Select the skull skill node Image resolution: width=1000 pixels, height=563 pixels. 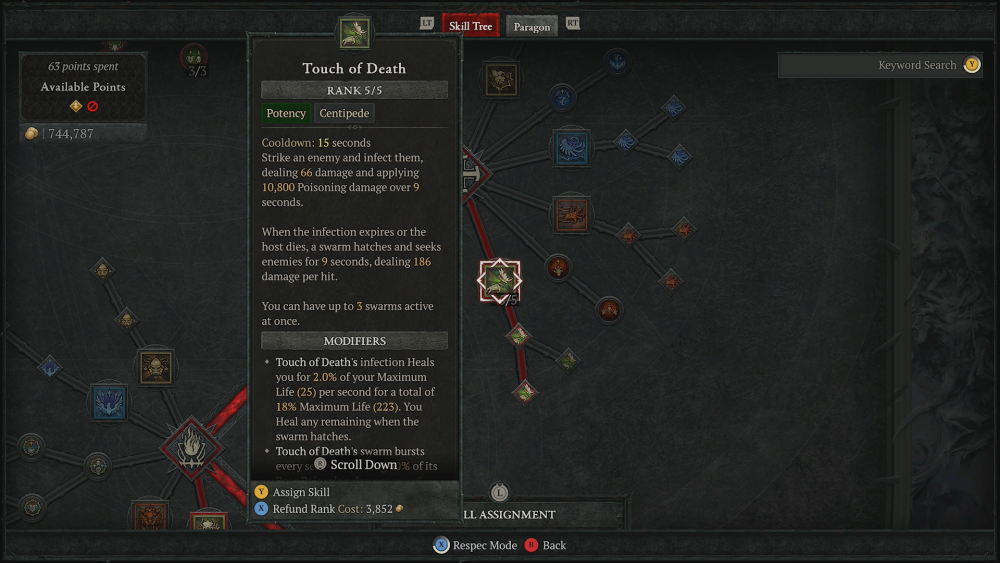pyautogui.click(x=156, y=367)
